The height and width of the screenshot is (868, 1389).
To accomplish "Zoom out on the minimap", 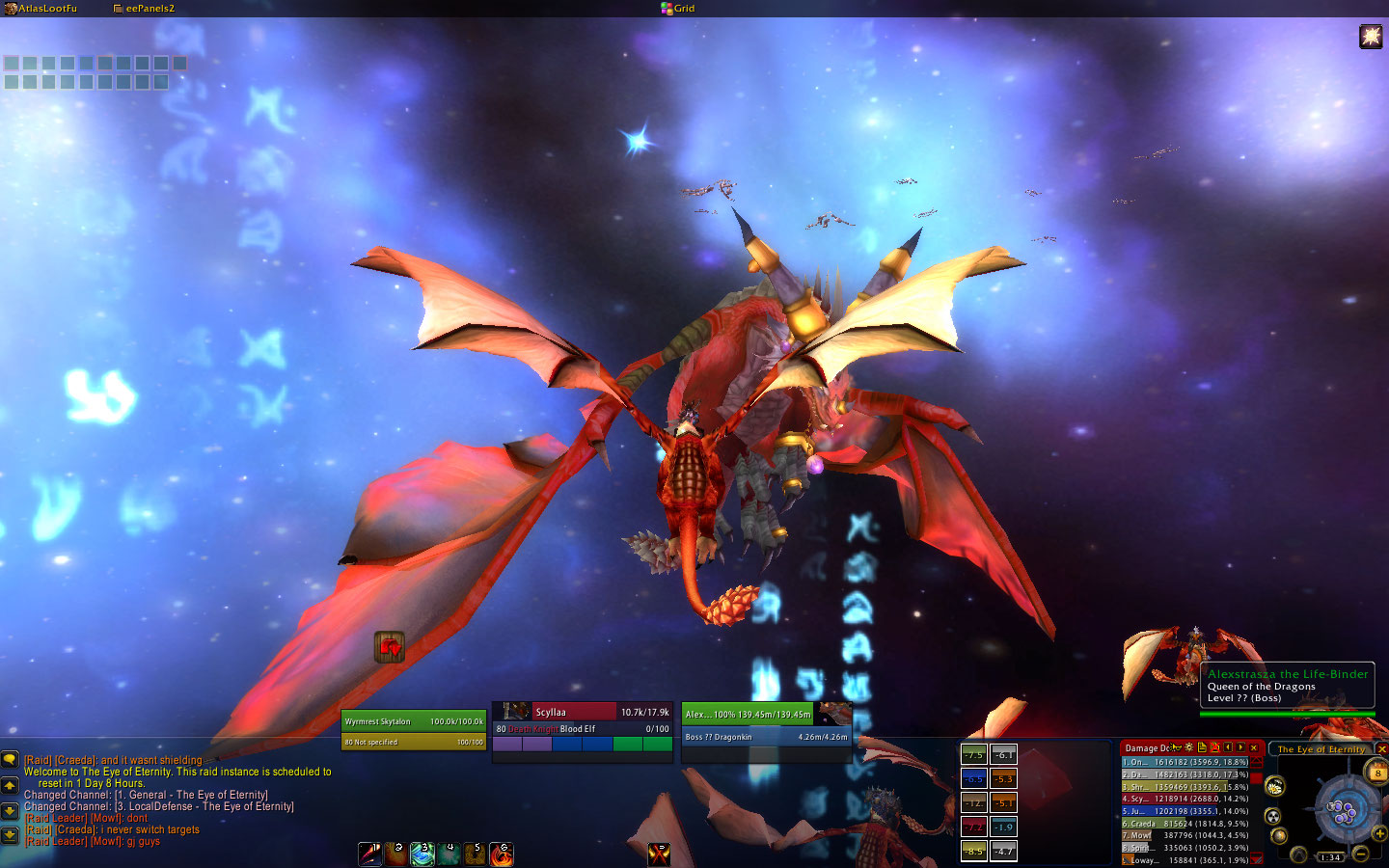I will pos(1360,854).
